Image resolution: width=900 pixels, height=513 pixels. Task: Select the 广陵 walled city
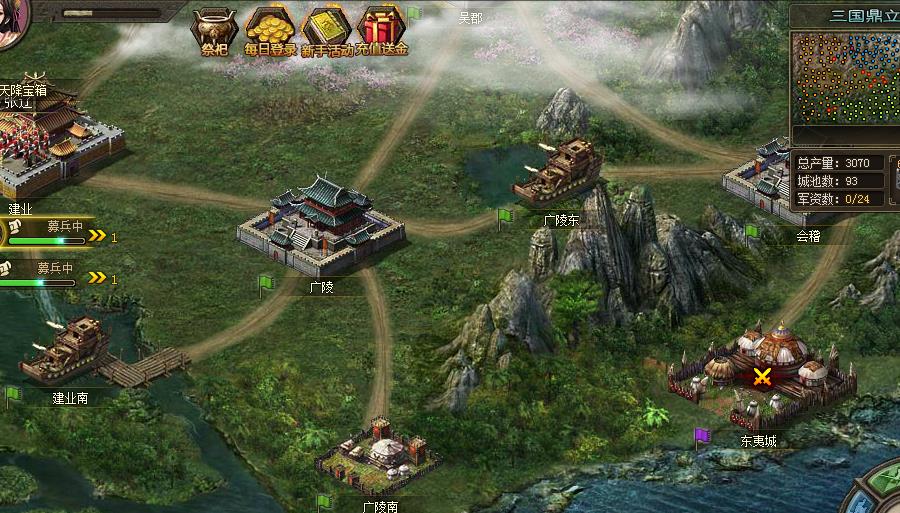point(321,227)
